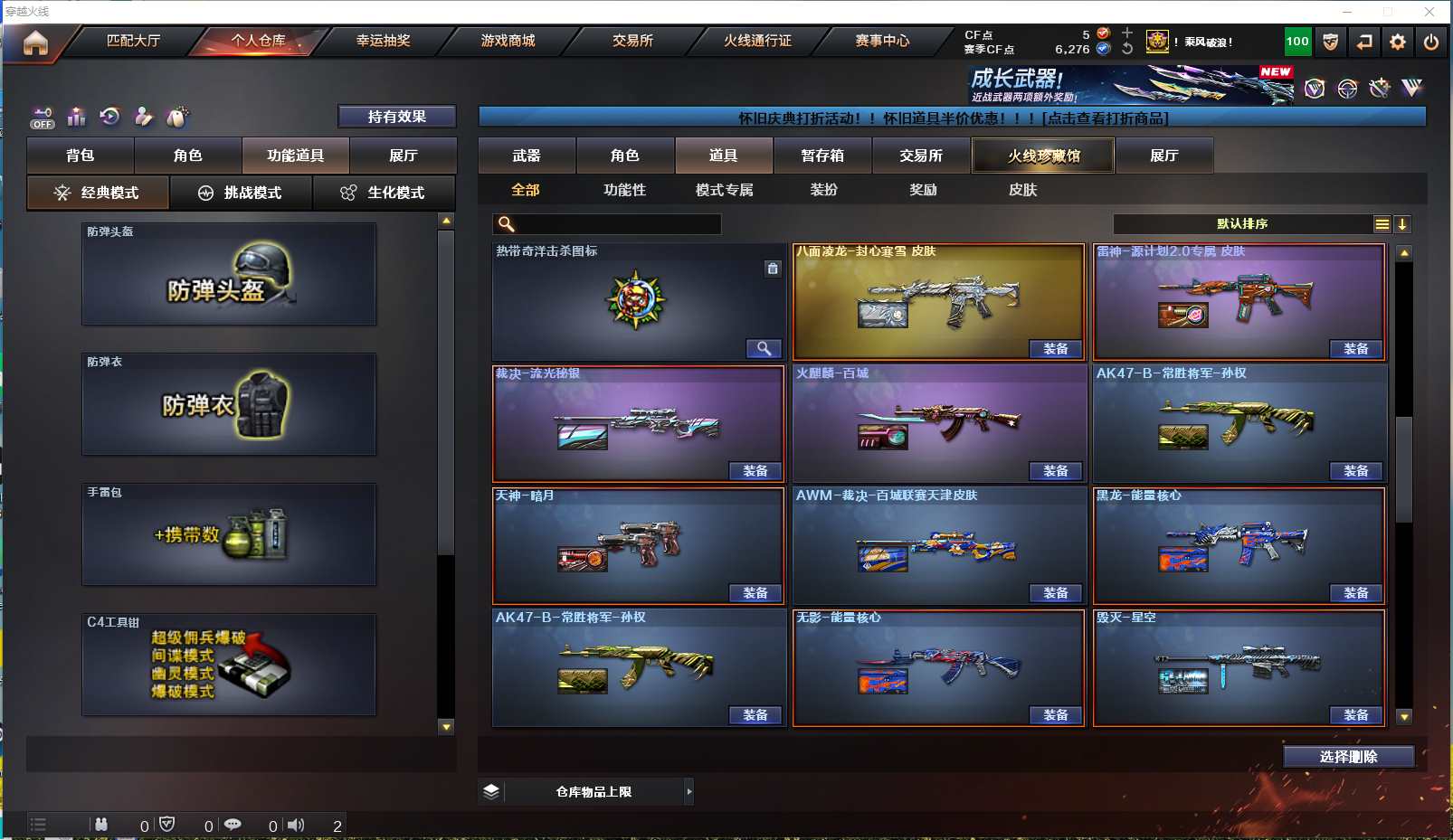This screenshot has height=840, width=1453.
Task: Open the 火线珍藏馆 collection tab
Action: click(1043, 156)
